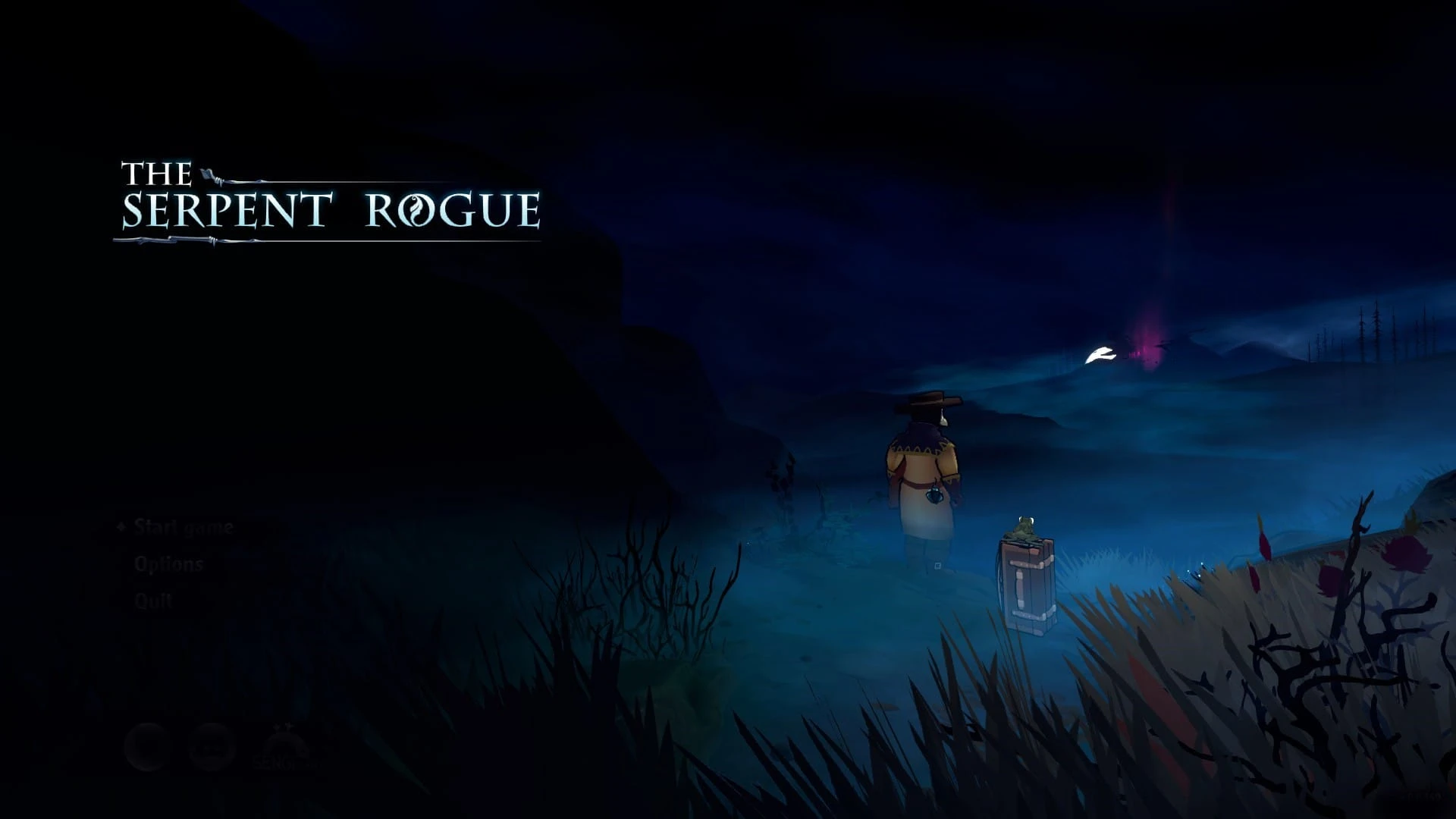The image size is (1456, 819).
Task: Click the pink beacon light on the horizon
Action: point(1145,341)
